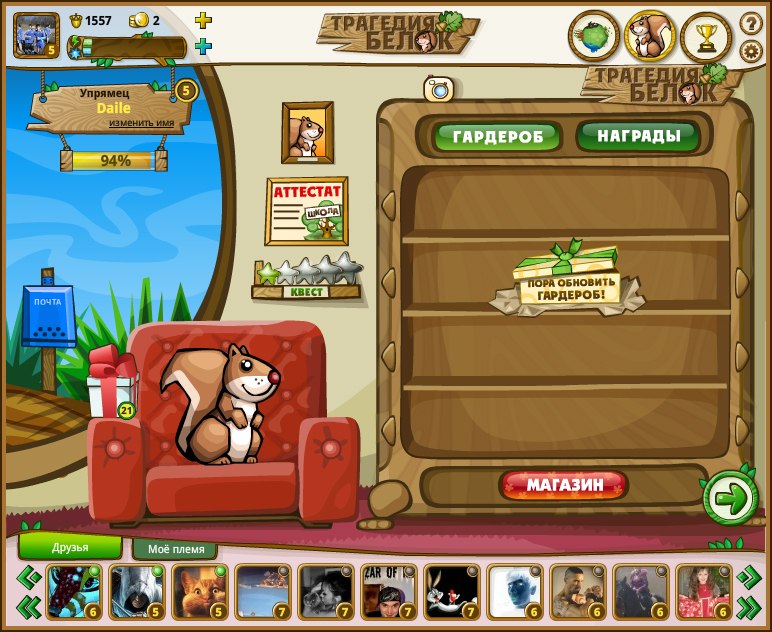Screen dimensions: 772x632
Task: Open the Магазин shop
Action: click(x=565, y=486)
